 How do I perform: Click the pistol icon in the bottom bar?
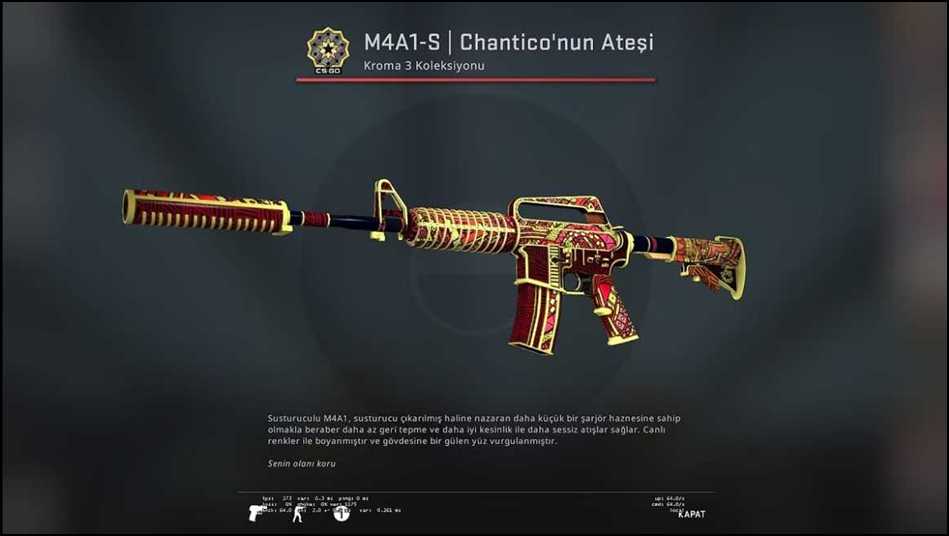[x=257, y=513]
